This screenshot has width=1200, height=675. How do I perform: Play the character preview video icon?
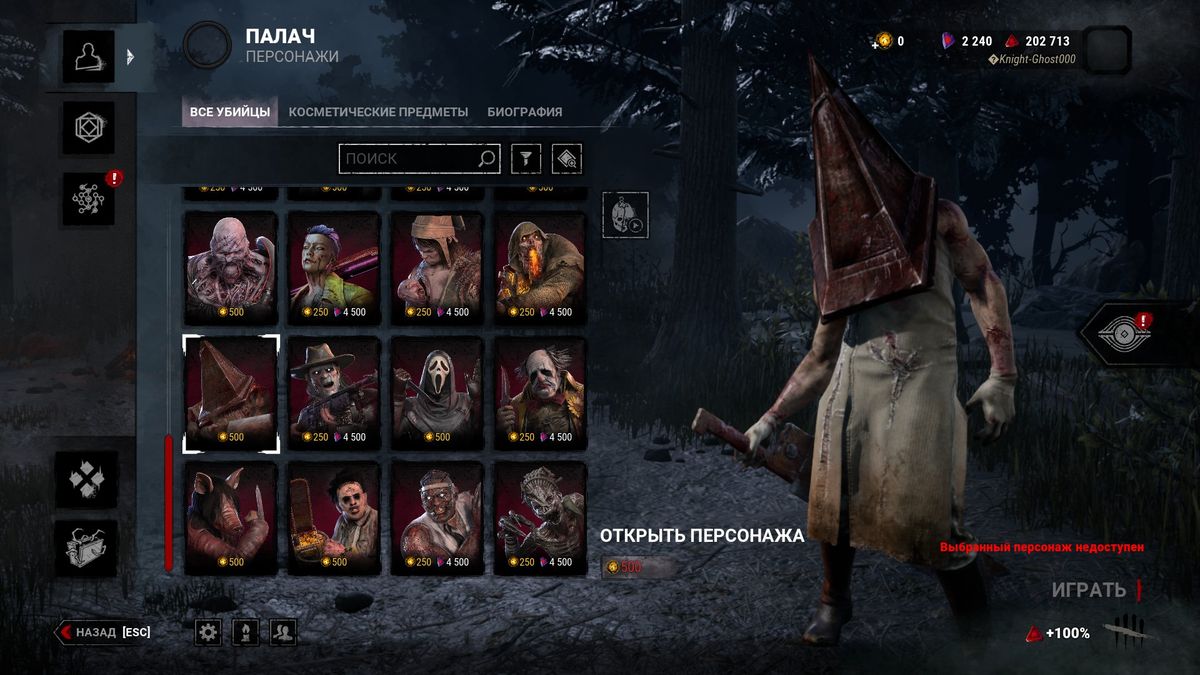[625, 215]
